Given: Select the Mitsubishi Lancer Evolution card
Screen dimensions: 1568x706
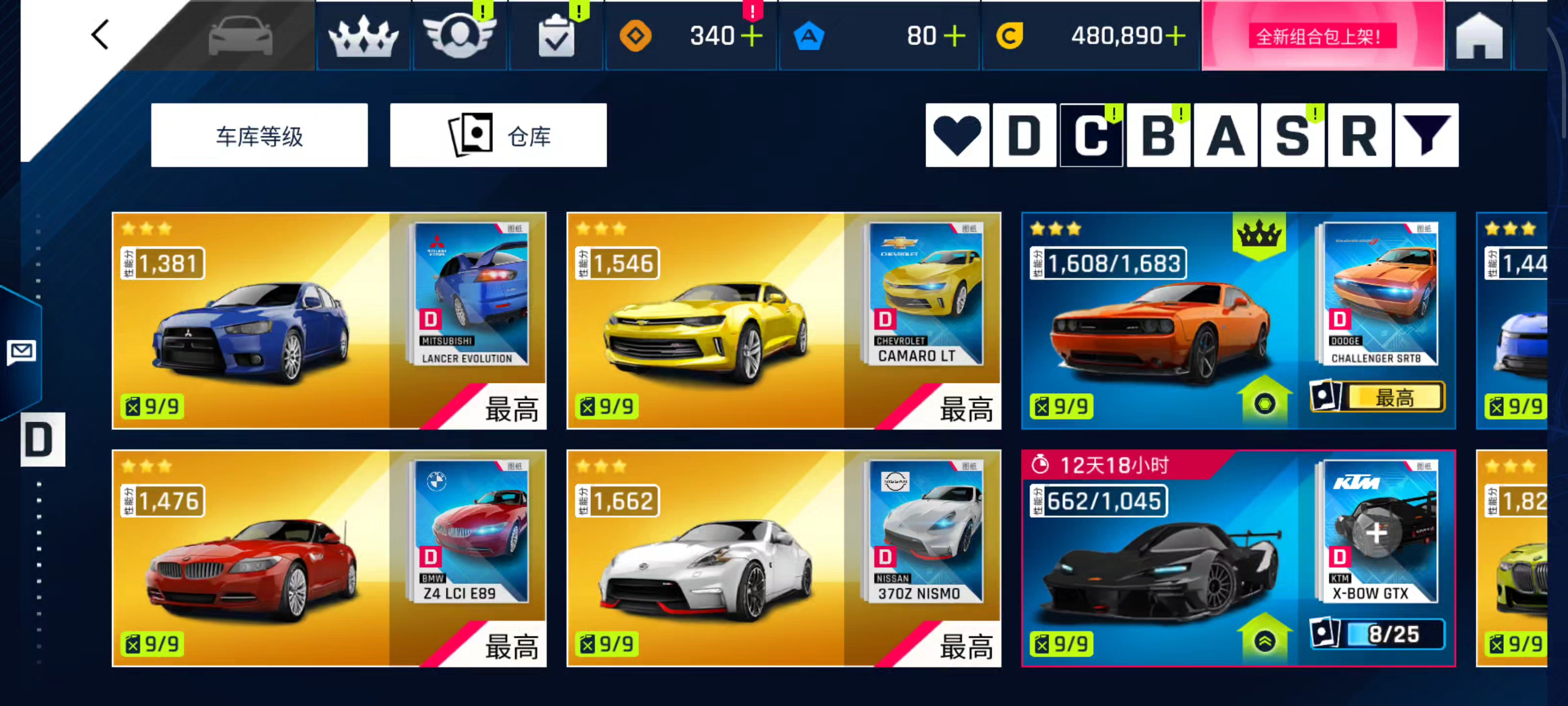Looking at the screenshot, I should coord(329,321).
